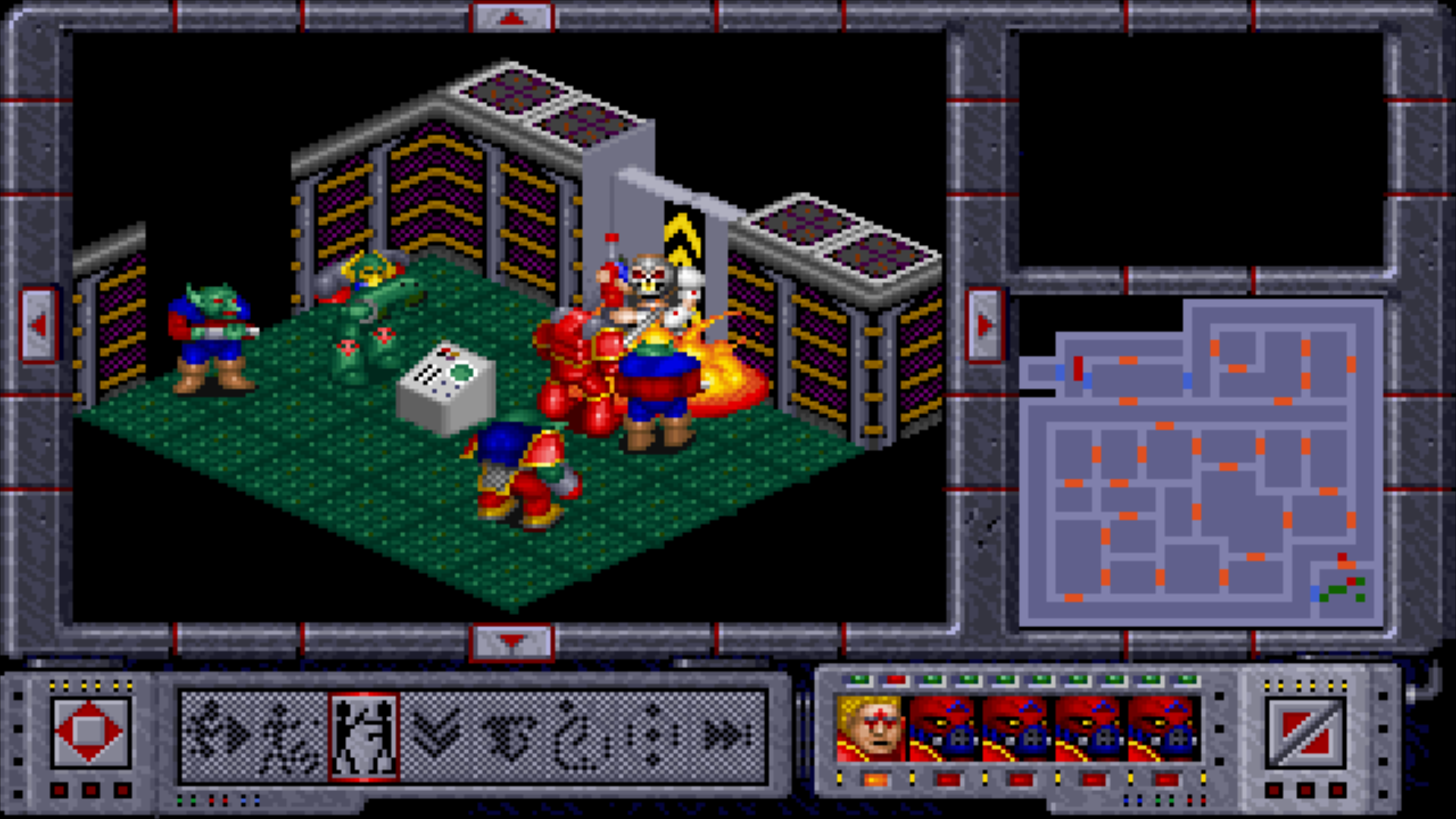
Task: Select the walking soldier icon on the toolbar
Action: [290, 724]
